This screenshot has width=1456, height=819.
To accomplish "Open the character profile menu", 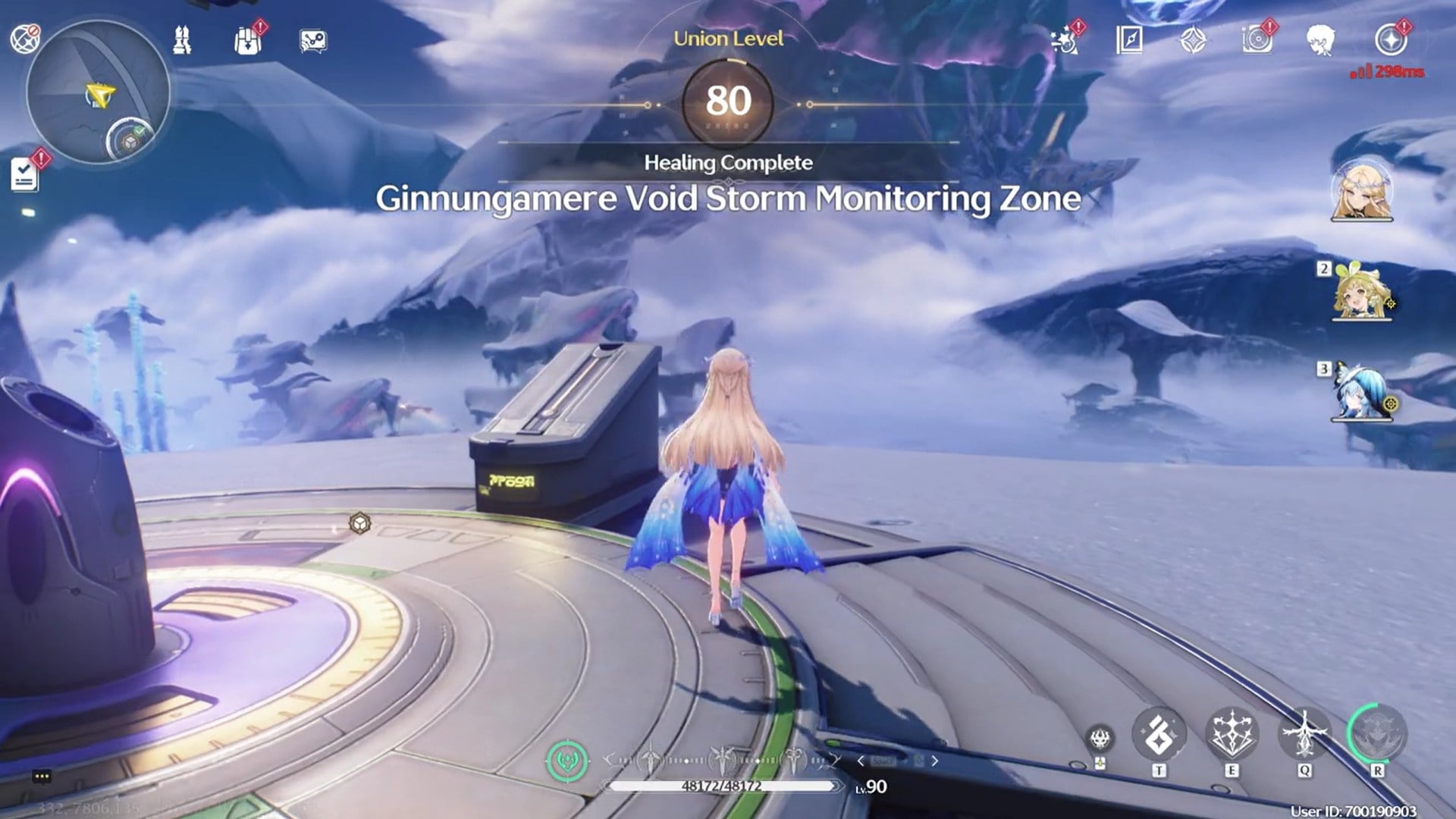I will coord(1321,39).
